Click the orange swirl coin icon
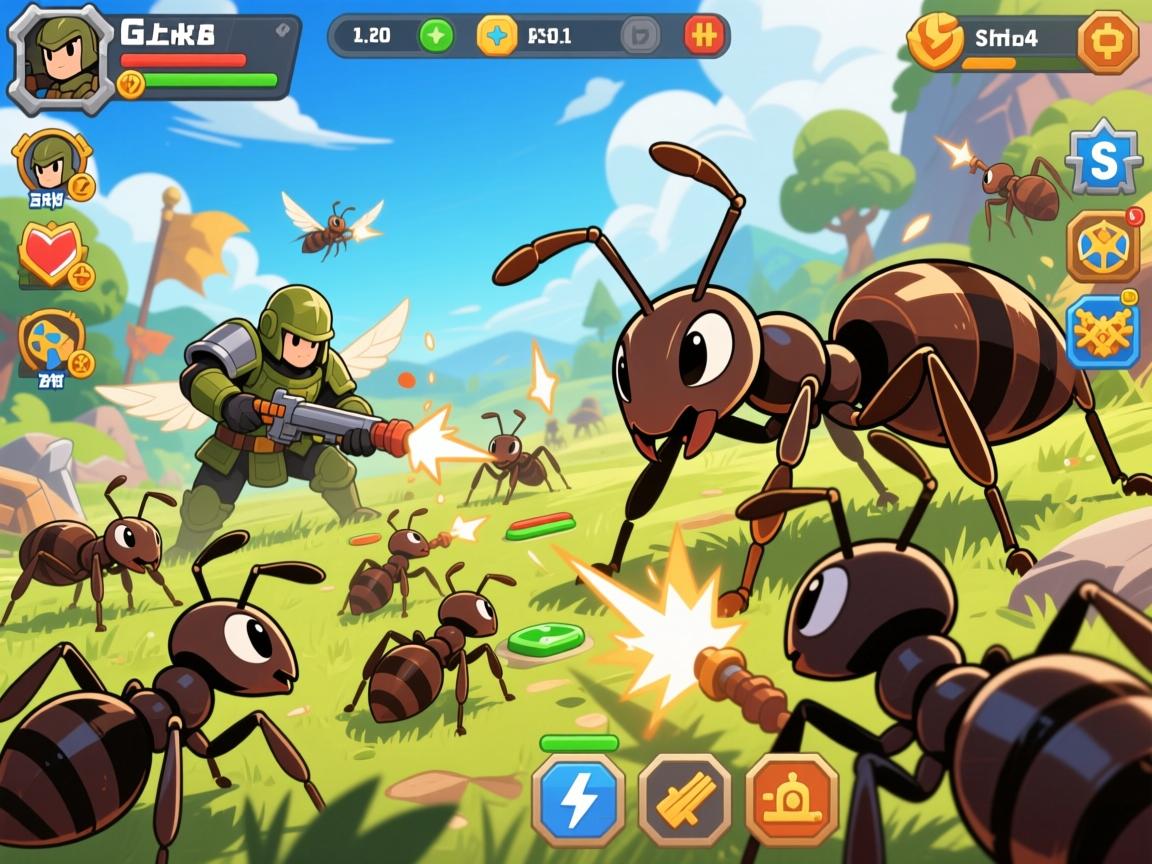 click(x=936, y=41)
